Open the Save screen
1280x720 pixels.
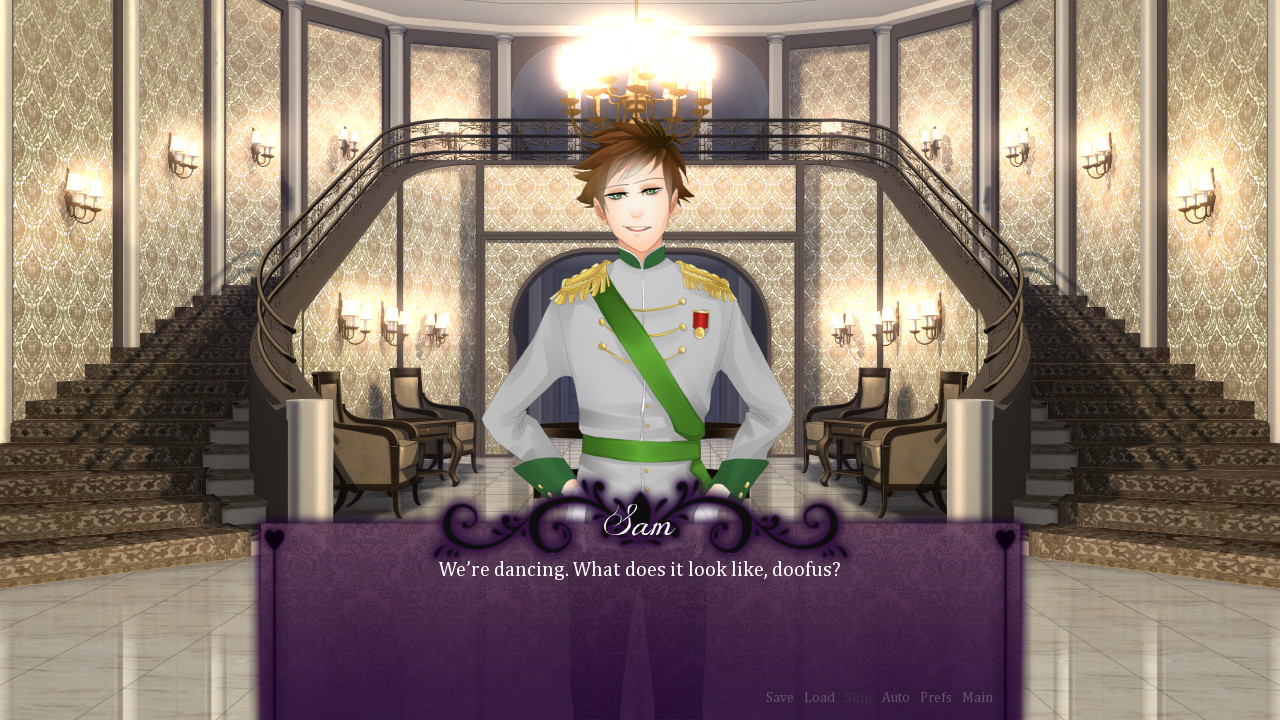[780, 697]
